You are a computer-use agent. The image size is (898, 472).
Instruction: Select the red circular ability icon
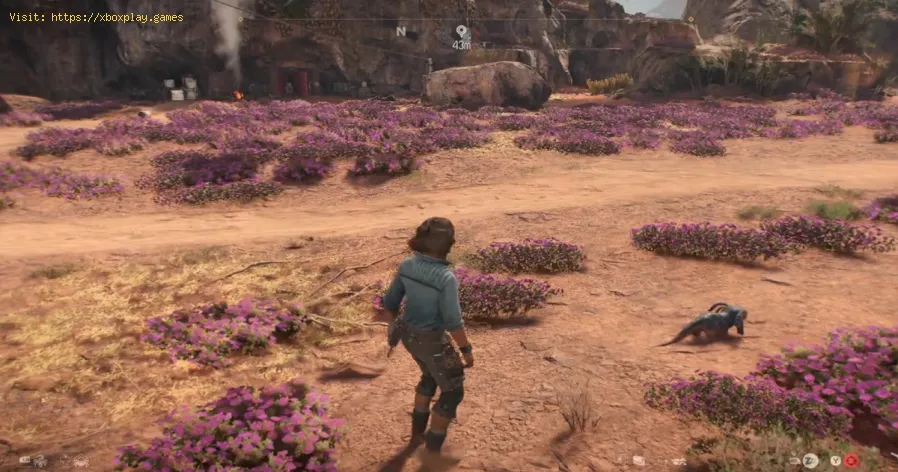point(852,461)
